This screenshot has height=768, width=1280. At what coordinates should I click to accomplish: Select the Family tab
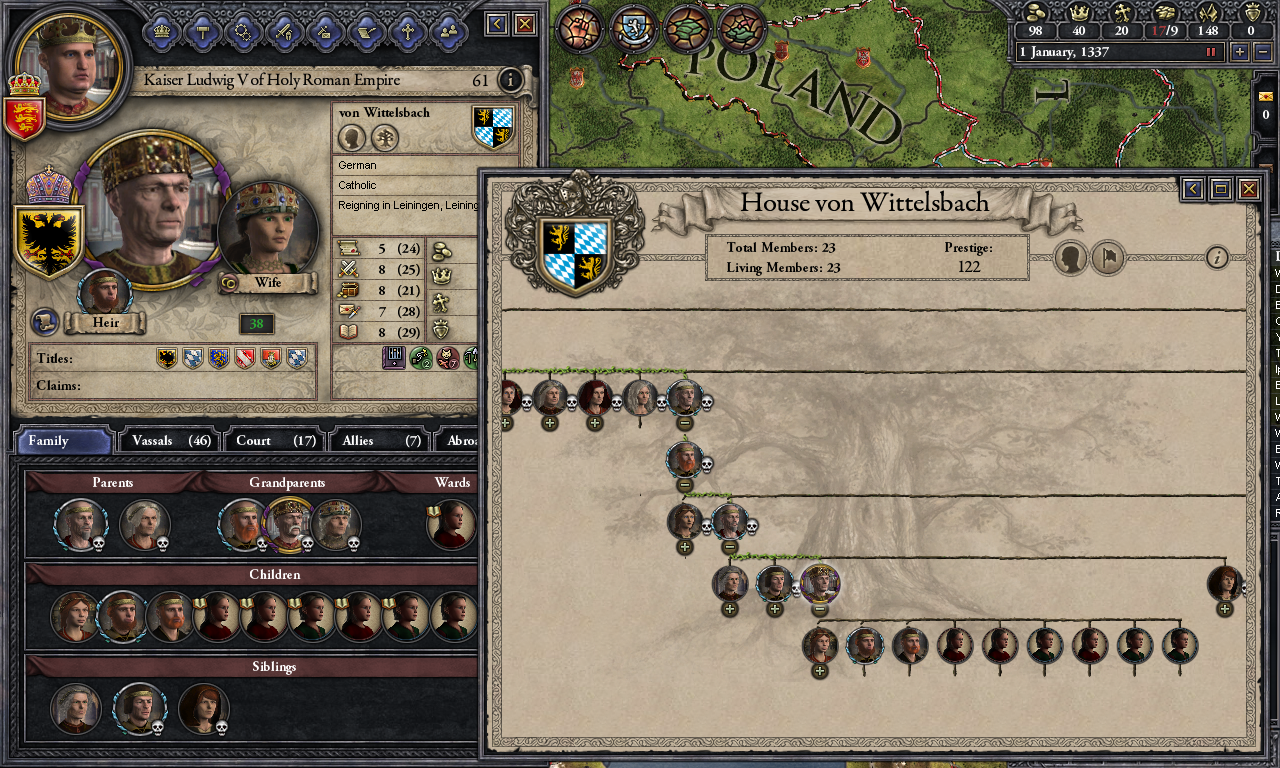pyautogui.click(x=64, y=440)
